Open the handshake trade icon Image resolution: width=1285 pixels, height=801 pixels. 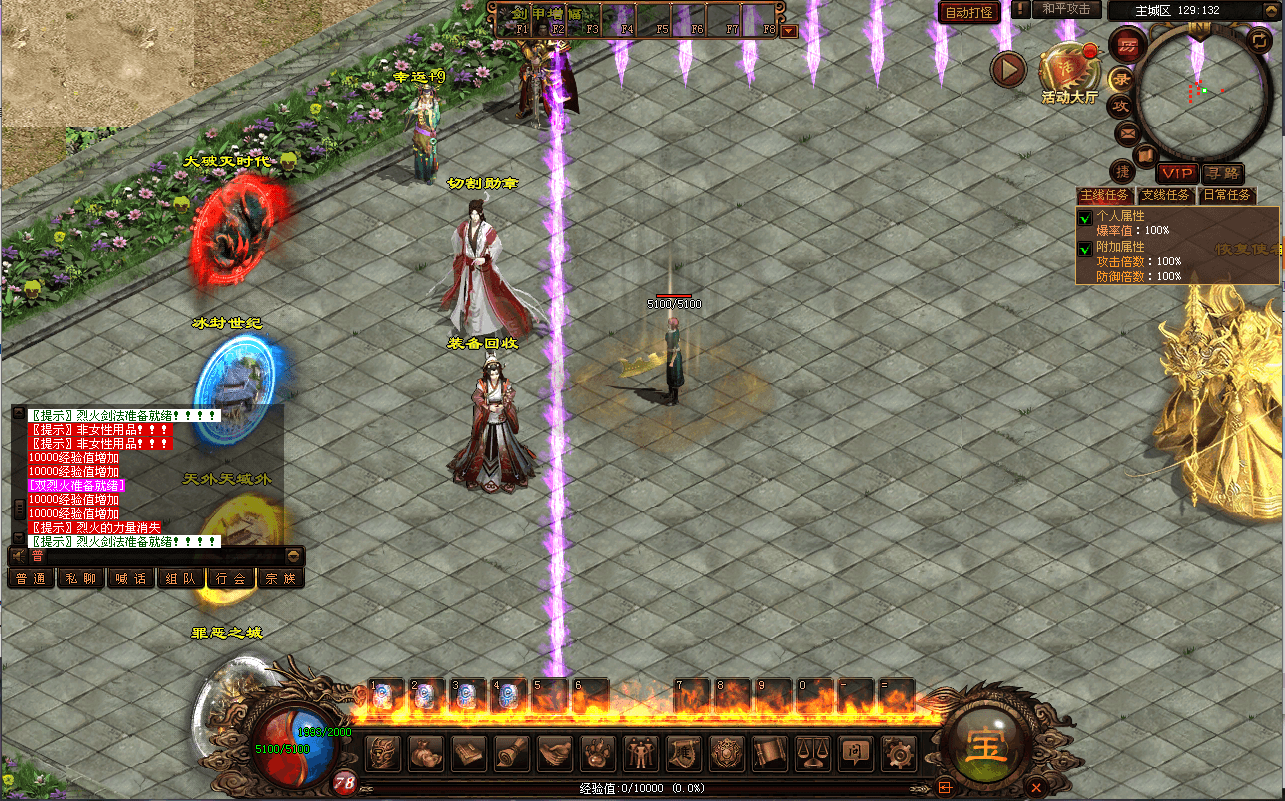tap(556, 752)
